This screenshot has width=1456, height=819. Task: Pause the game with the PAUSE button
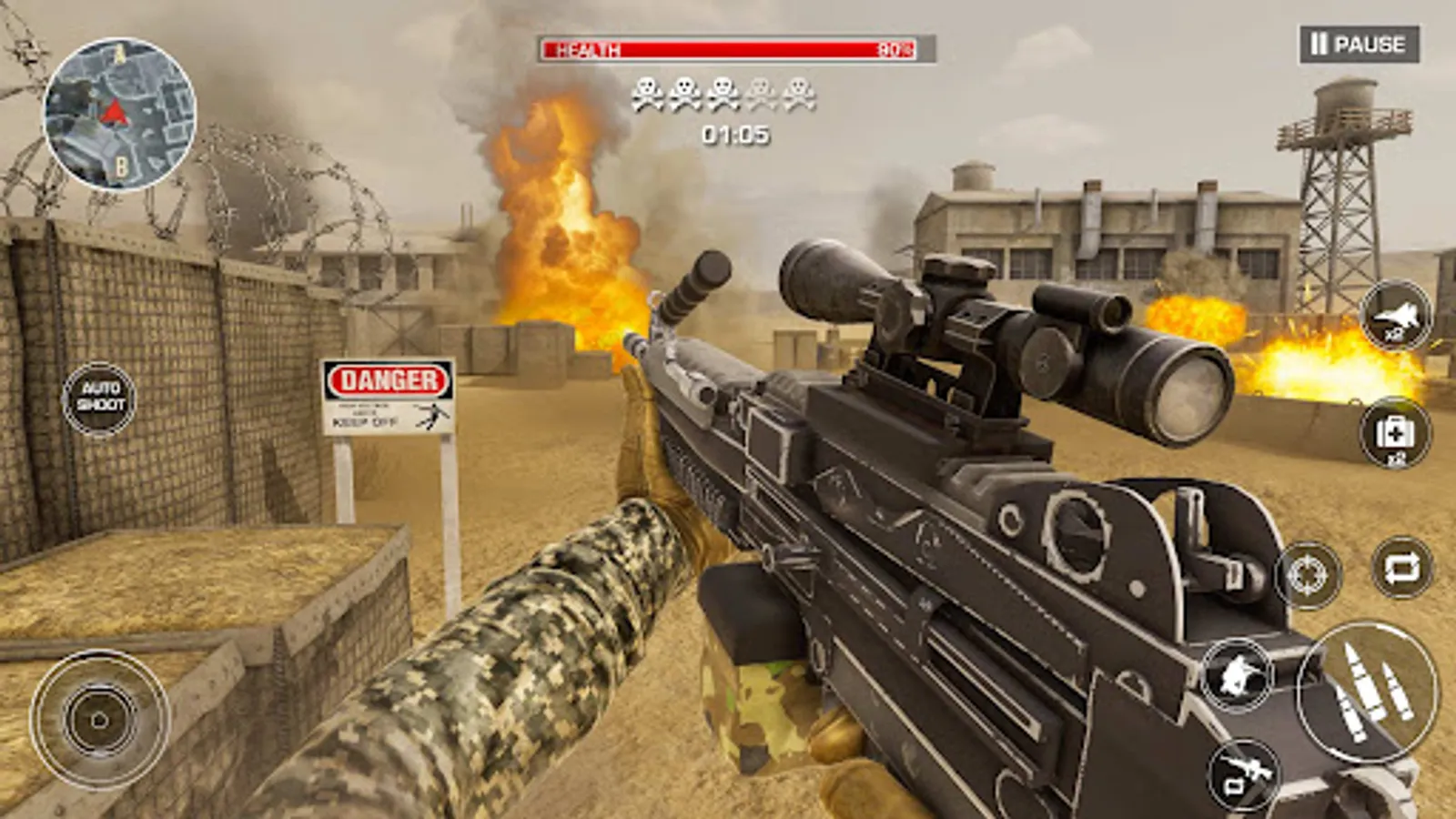(x=1358, y=44)
